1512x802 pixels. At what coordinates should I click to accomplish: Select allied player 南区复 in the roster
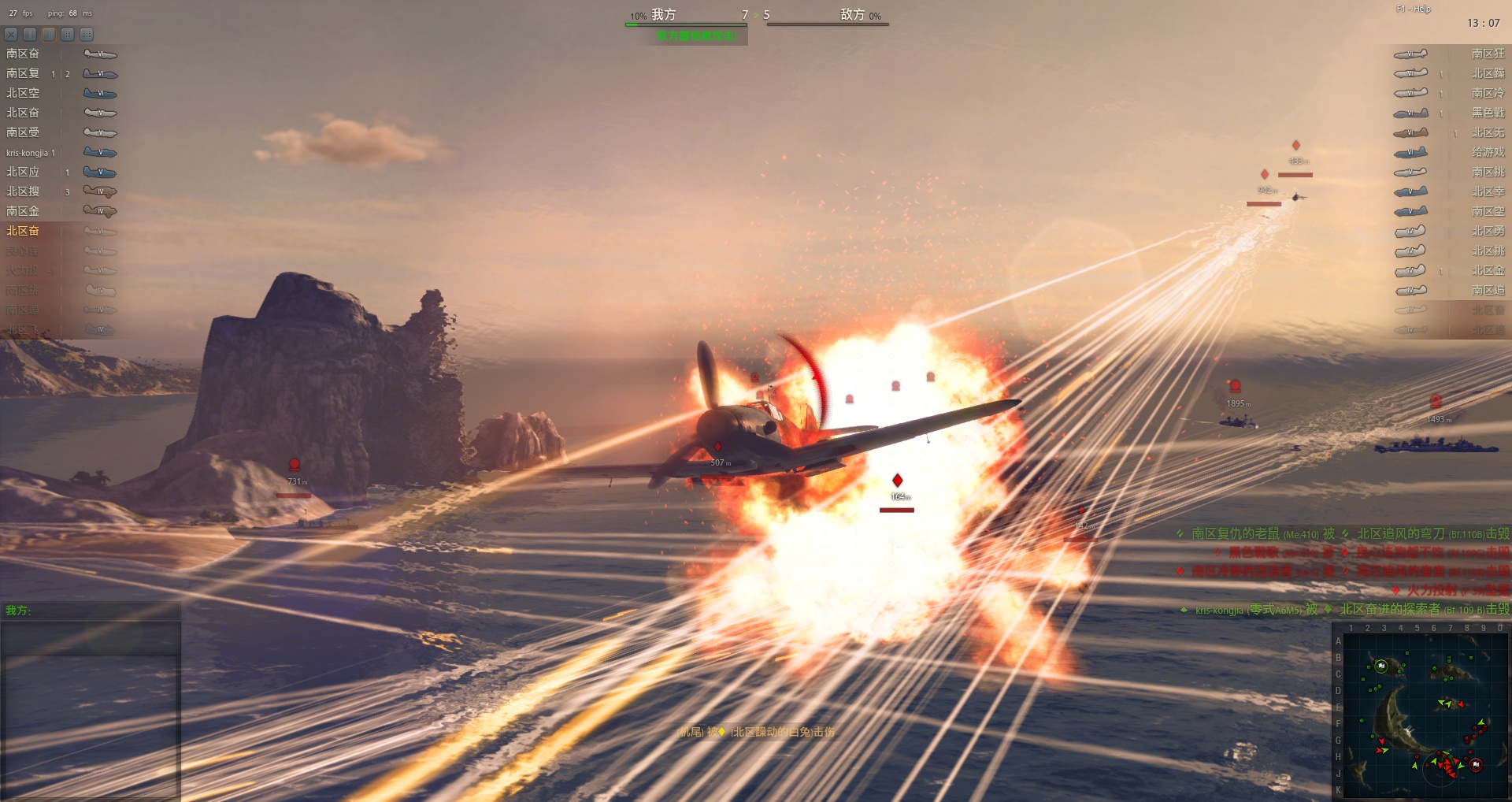tap(24, 73)
